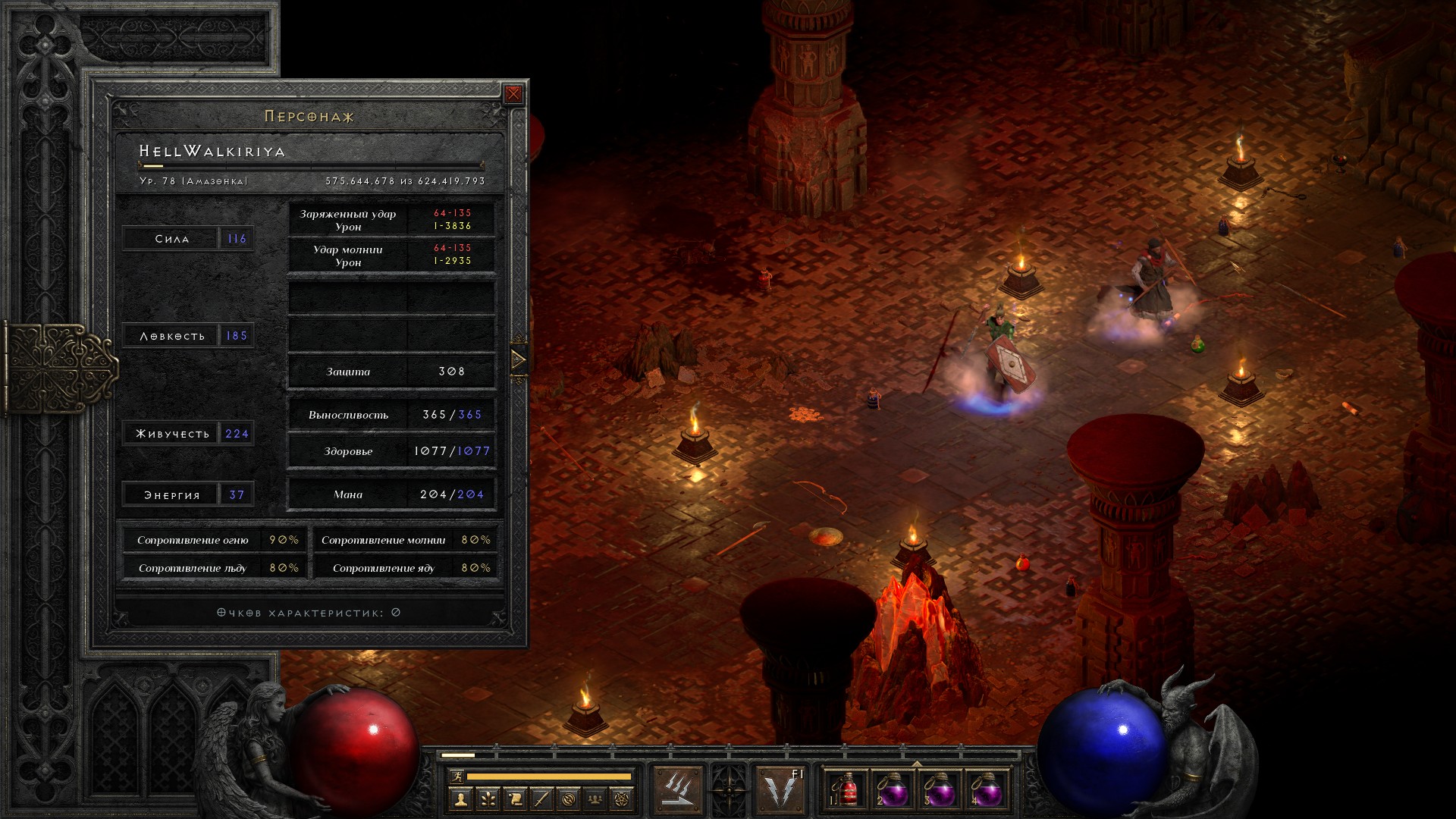Viewport: 1456px width, 819px height.
Task: Close the character sheet panel
Action: (x=513, y=94)
